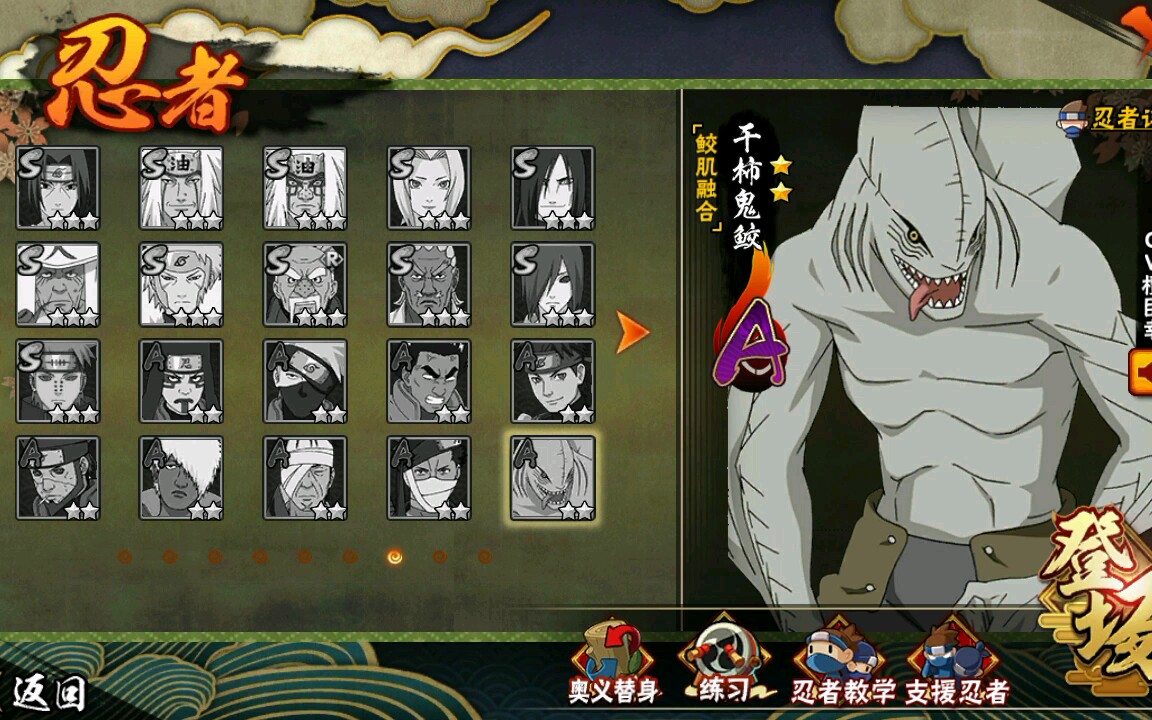Select the Third Hokage portrait with the hat
Image resolution: width=1152 pixels, height=720 pixels.
[x=58, y=285]
